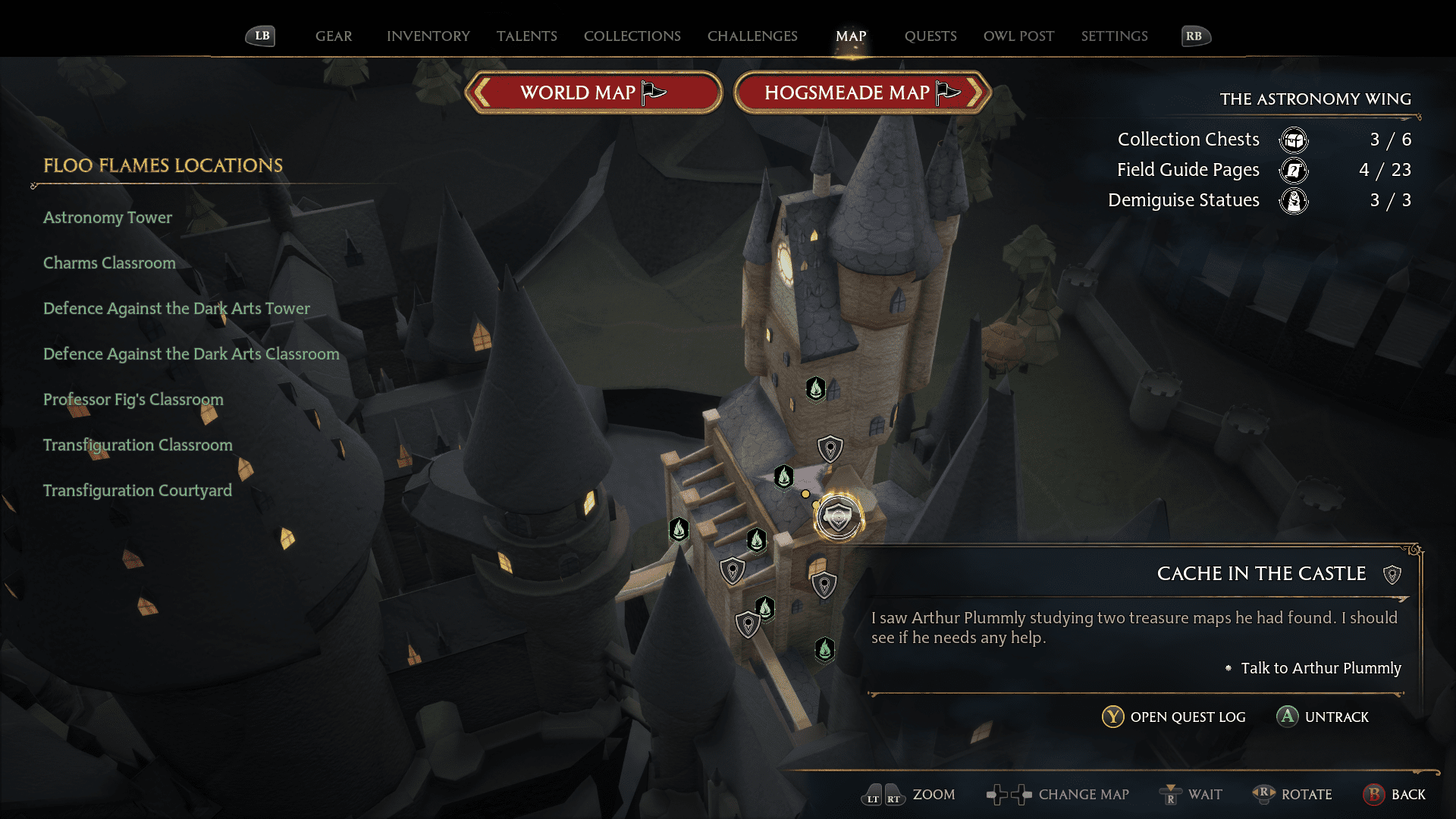Click the LB bumper icon
Image resolution: width=1456 pixels, height=819 pixels.
tap(260, 35)
